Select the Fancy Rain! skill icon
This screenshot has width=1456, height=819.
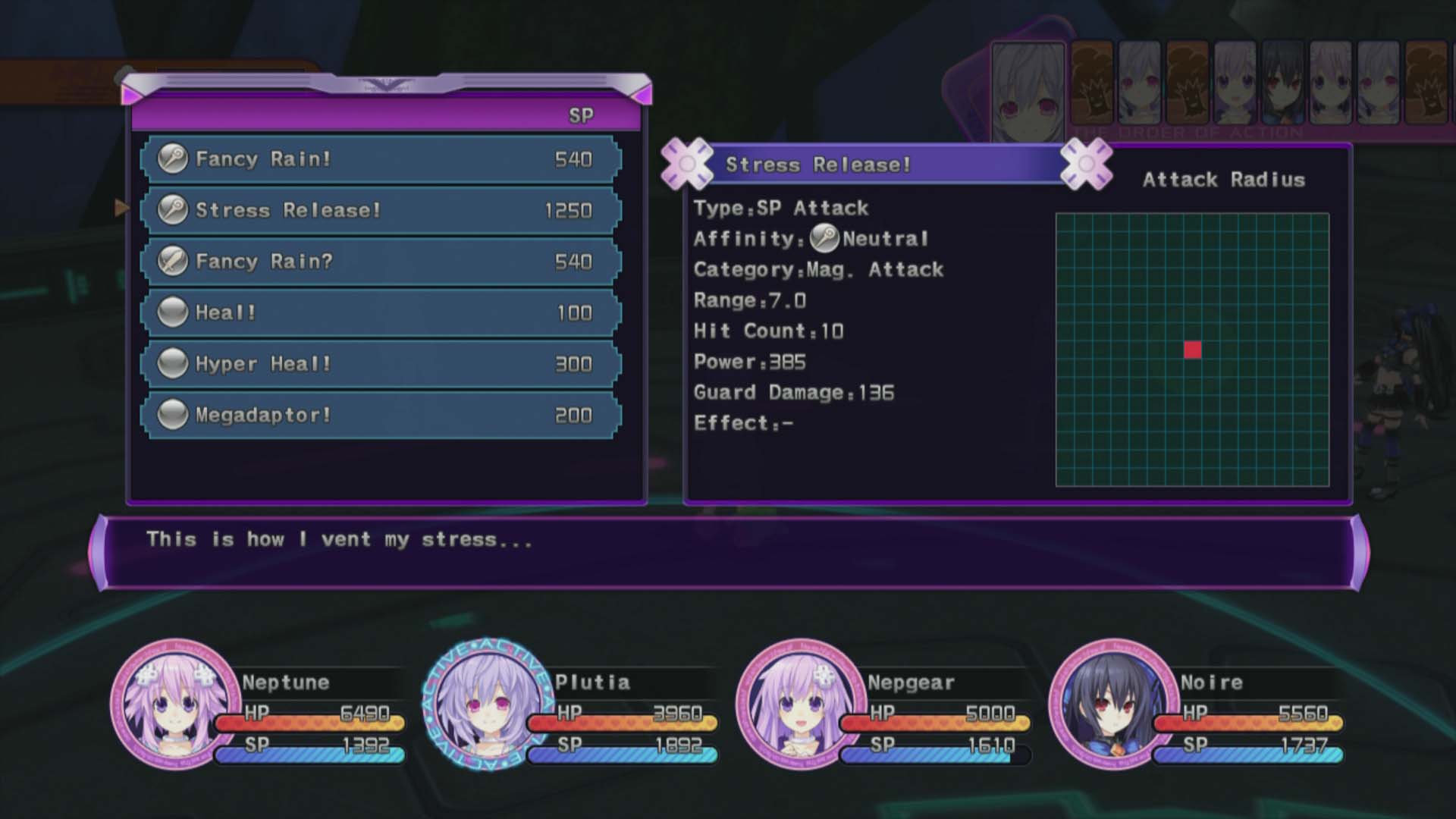174,159
